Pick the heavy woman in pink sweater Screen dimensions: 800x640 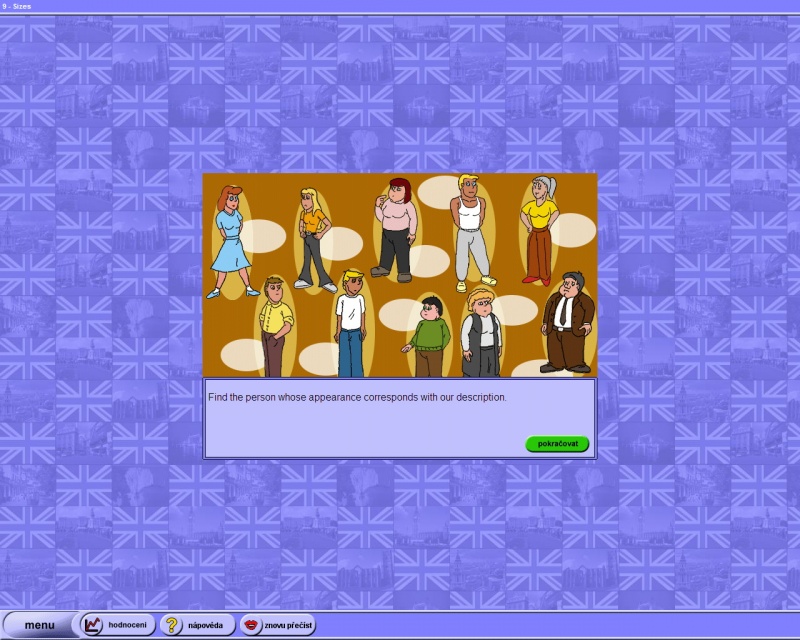click(395, 228)
